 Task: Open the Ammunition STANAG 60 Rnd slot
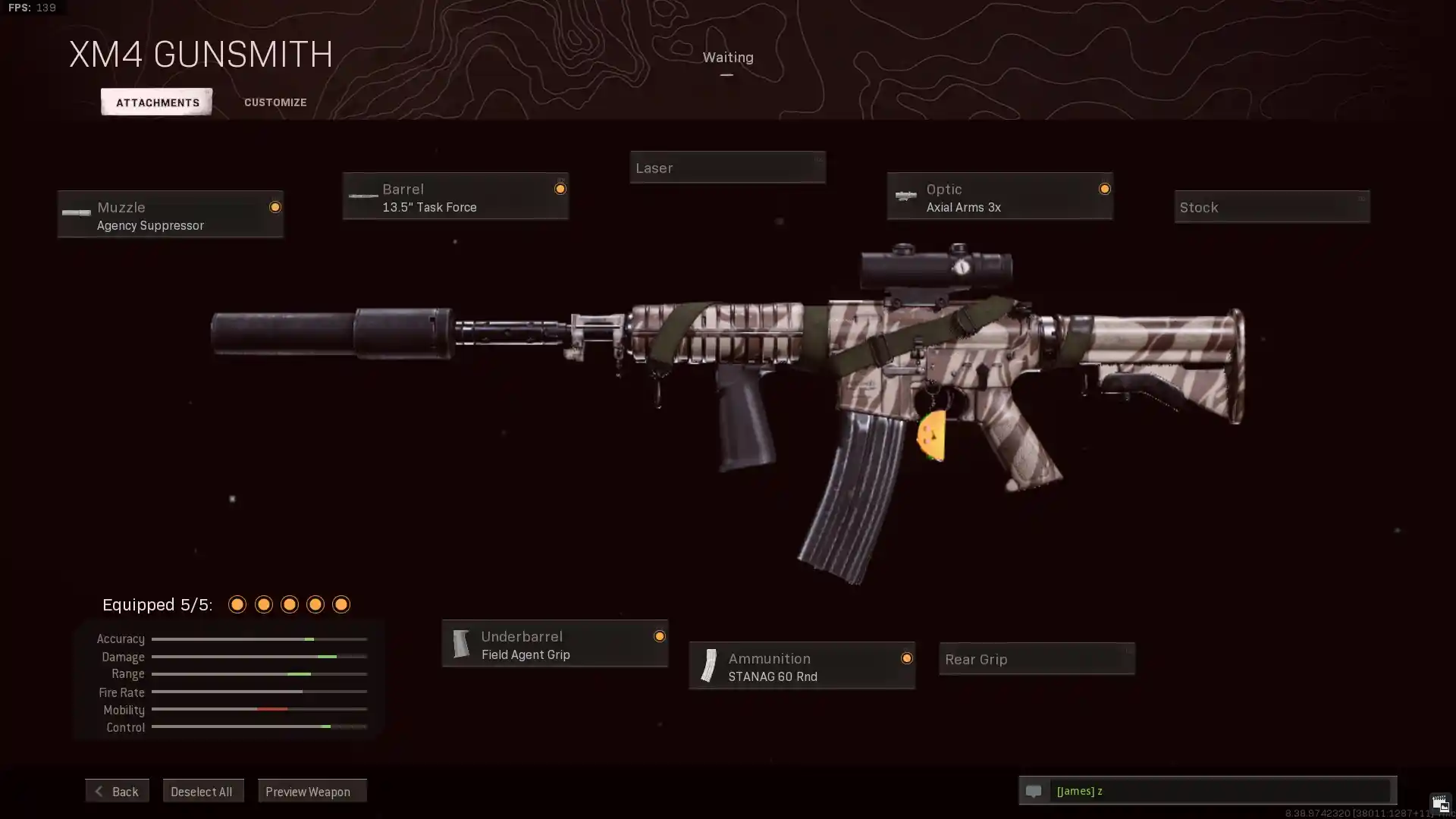(802, 666)
